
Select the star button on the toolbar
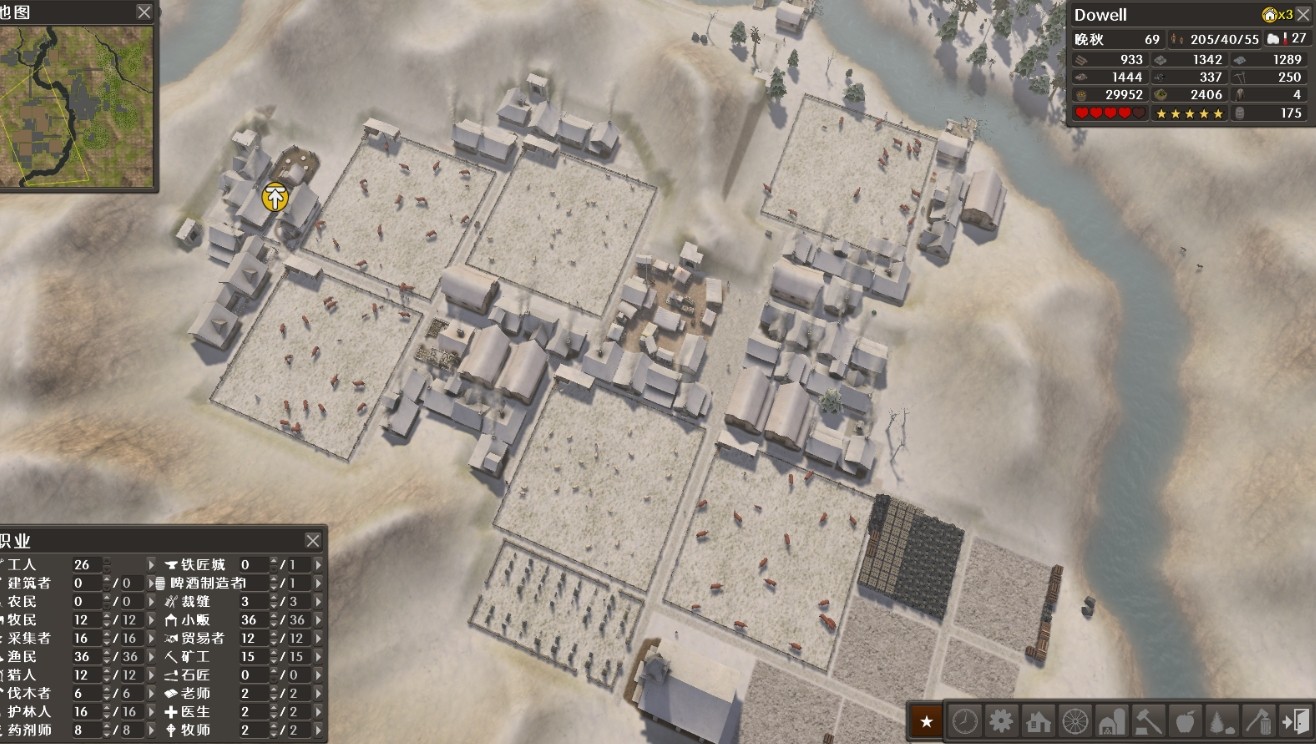(x=927, y=720)
